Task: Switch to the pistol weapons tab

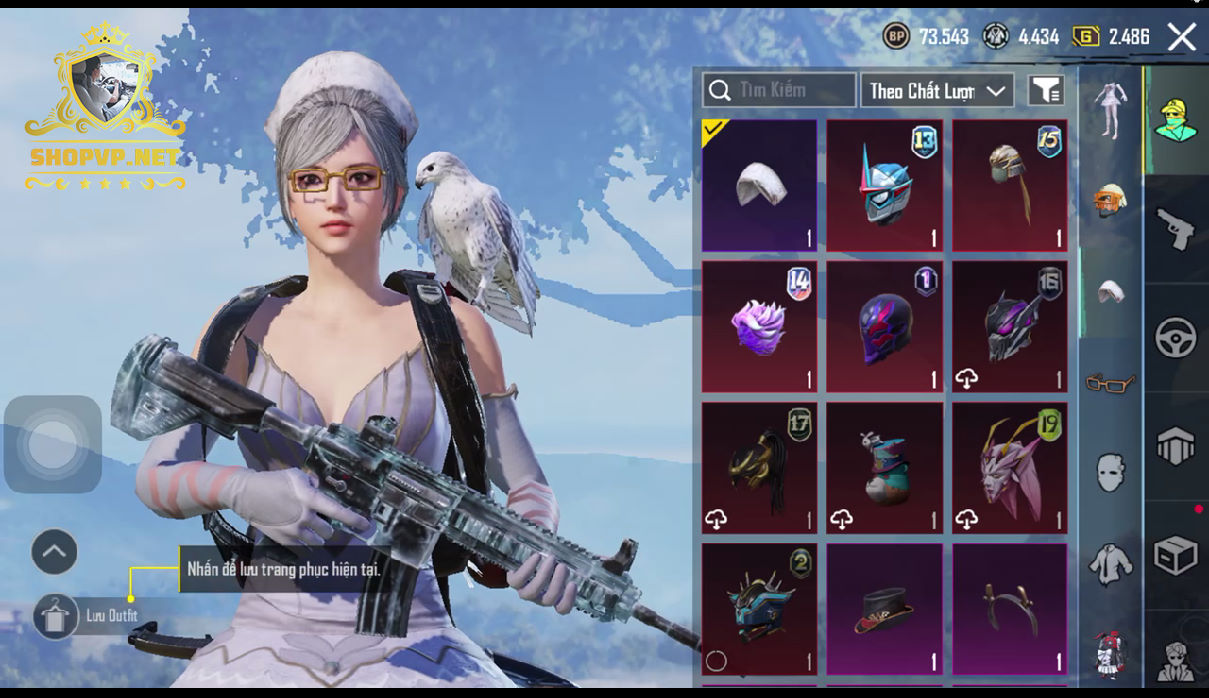Action: tap(1175, 229)
